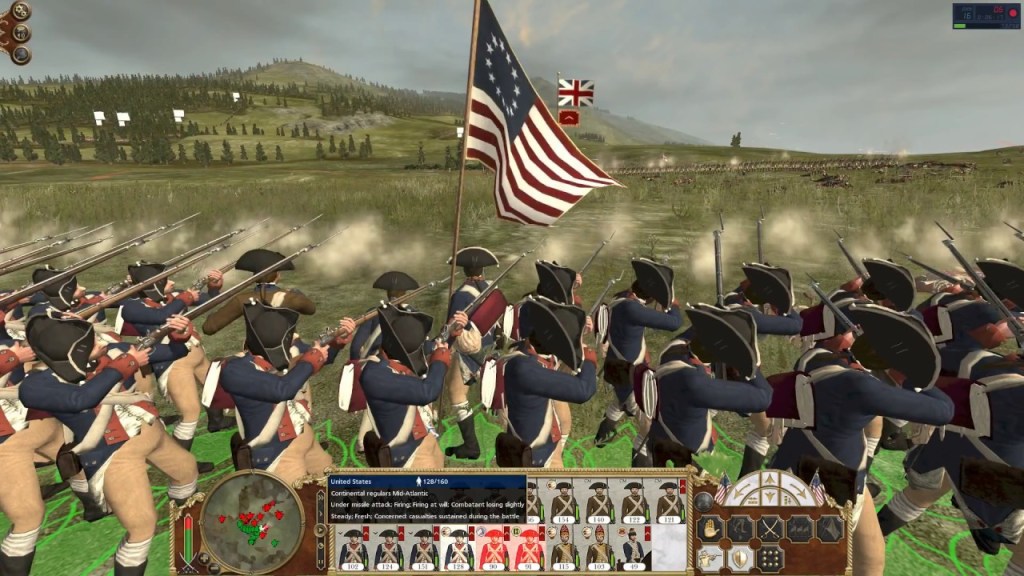Activate the golden shield guard mode button
This screenshot has height=576, width=1024.
(x=740, y=558)
